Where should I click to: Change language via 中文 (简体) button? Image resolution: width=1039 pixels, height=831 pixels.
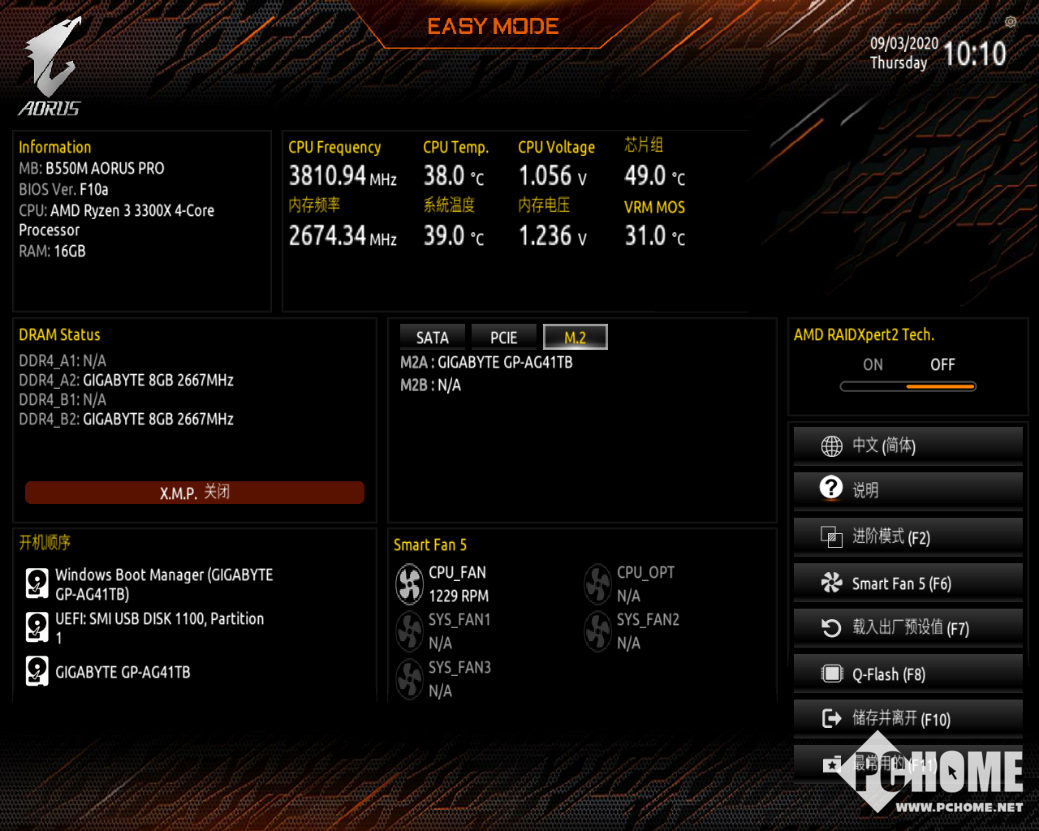click(908, 446)
